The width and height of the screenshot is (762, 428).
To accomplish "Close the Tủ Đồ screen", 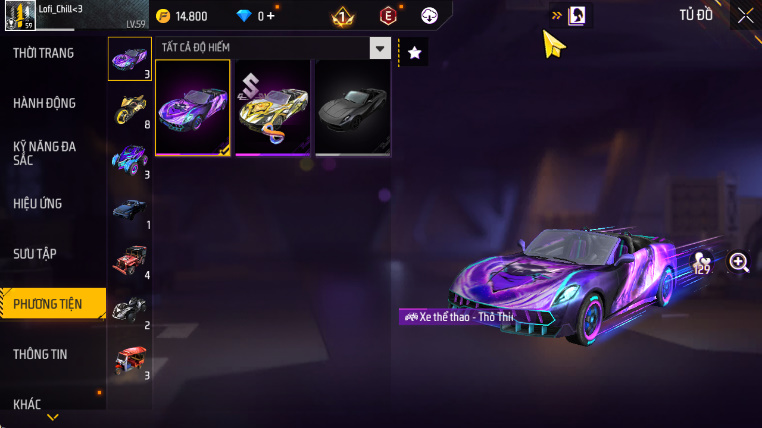I will (x=745, y=15).
